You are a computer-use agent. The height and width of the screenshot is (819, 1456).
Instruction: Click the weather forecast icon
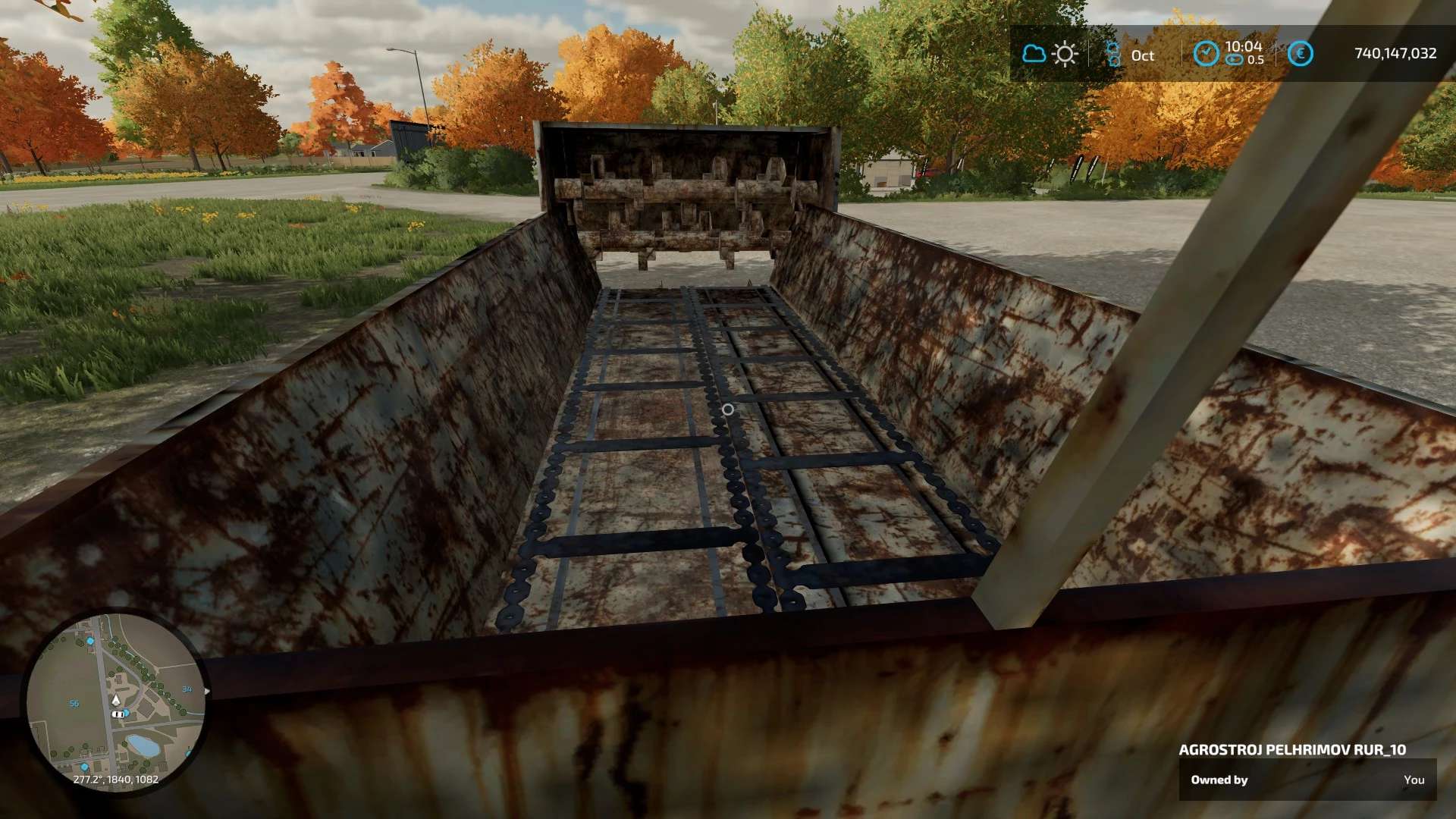click(x=1050, y=54)
